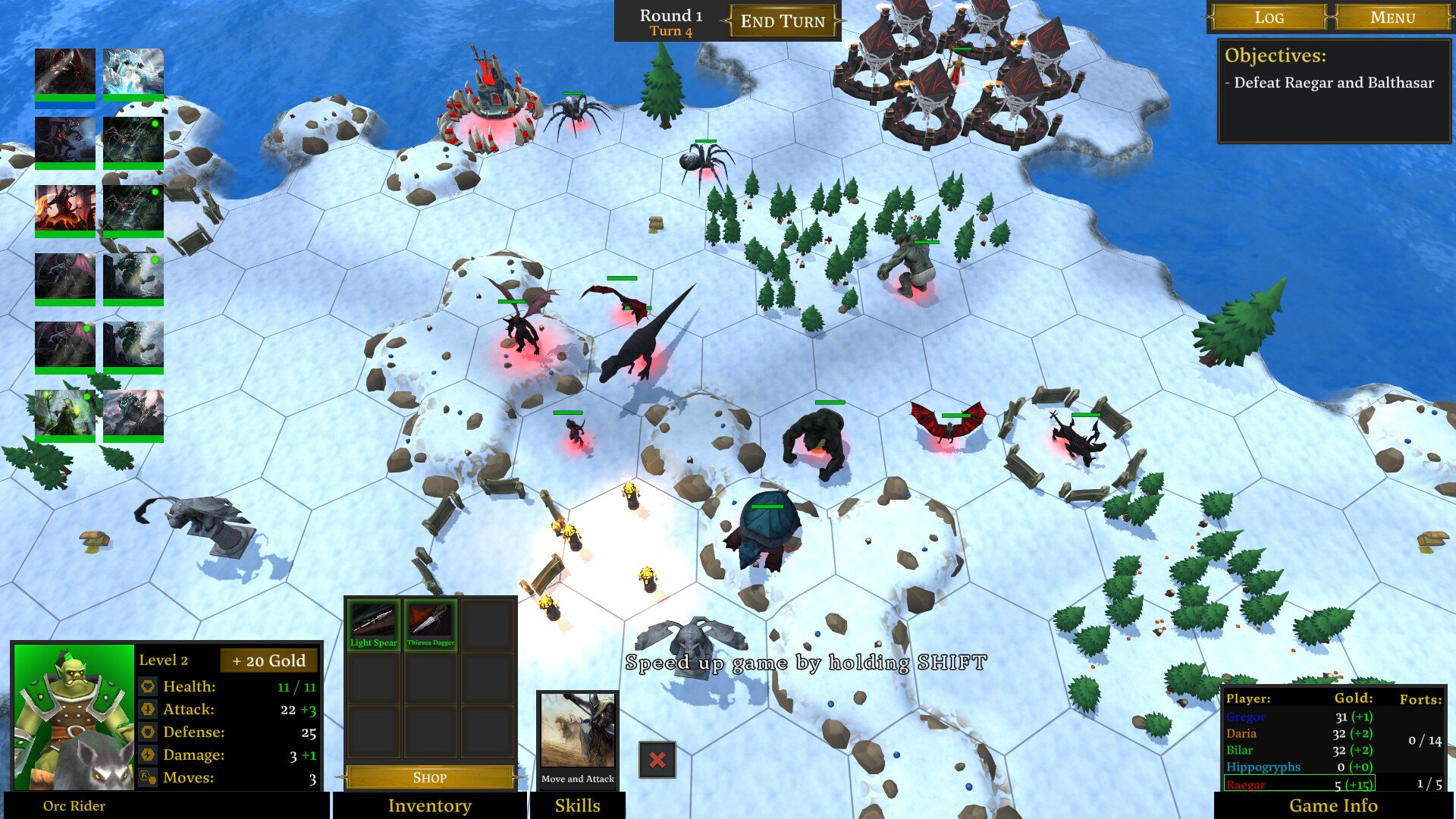Click the red X cancel button
The height and width of the screenshot is (819, 1456).
657,760
